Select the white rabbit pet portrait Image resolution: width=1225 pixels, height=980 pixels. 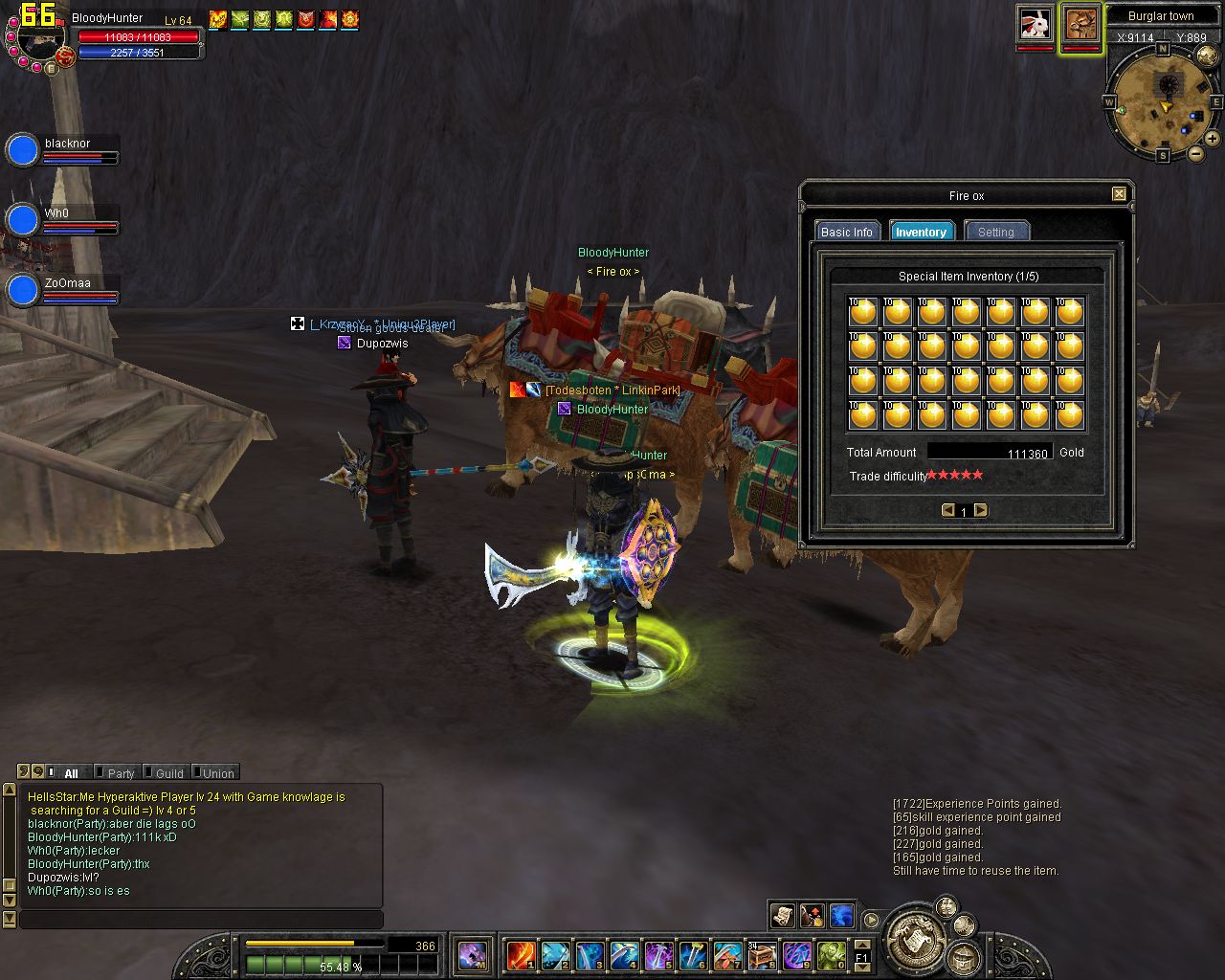1035,23
